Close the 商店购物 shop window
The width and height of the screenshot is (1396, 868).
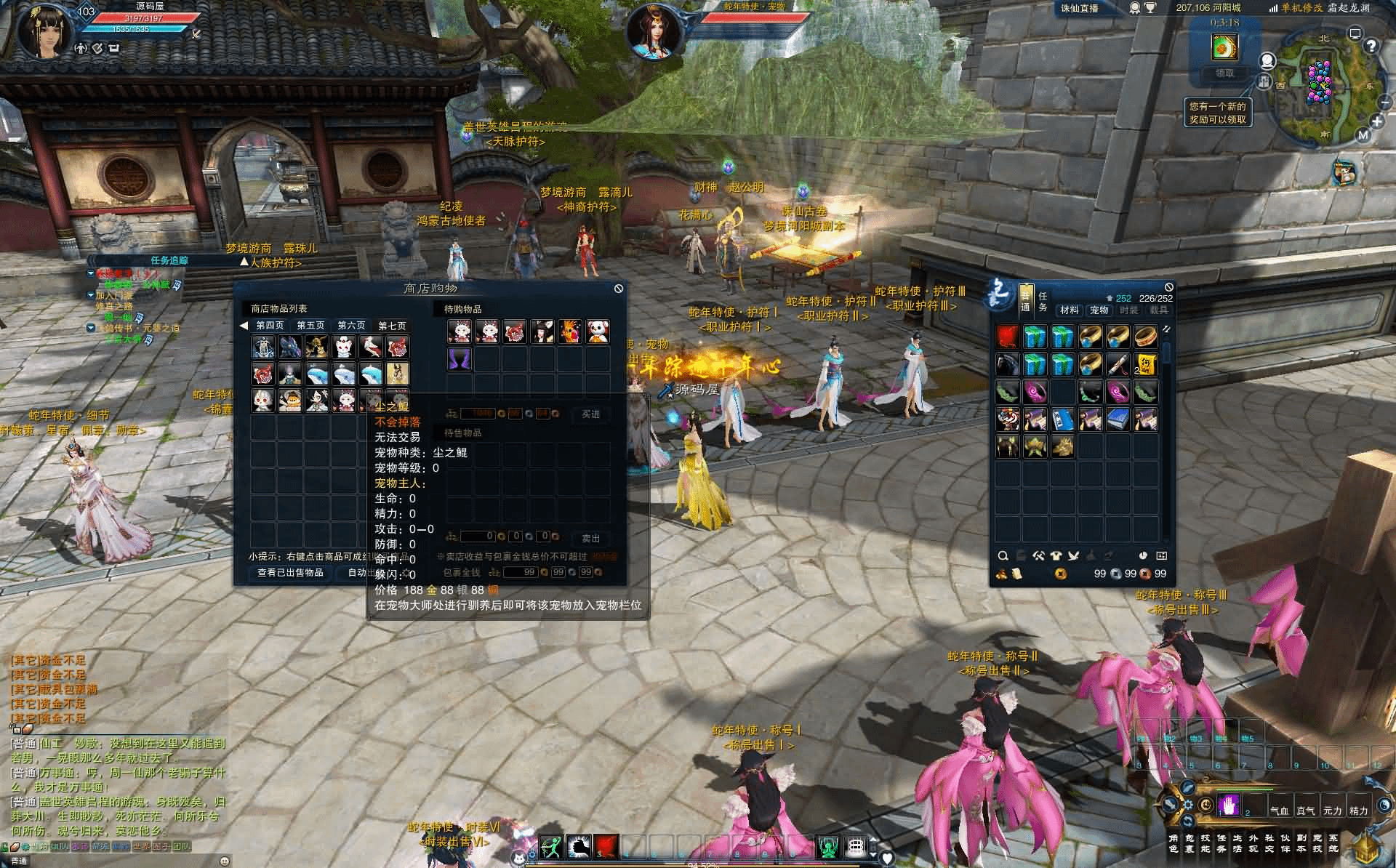click(618, 289)
